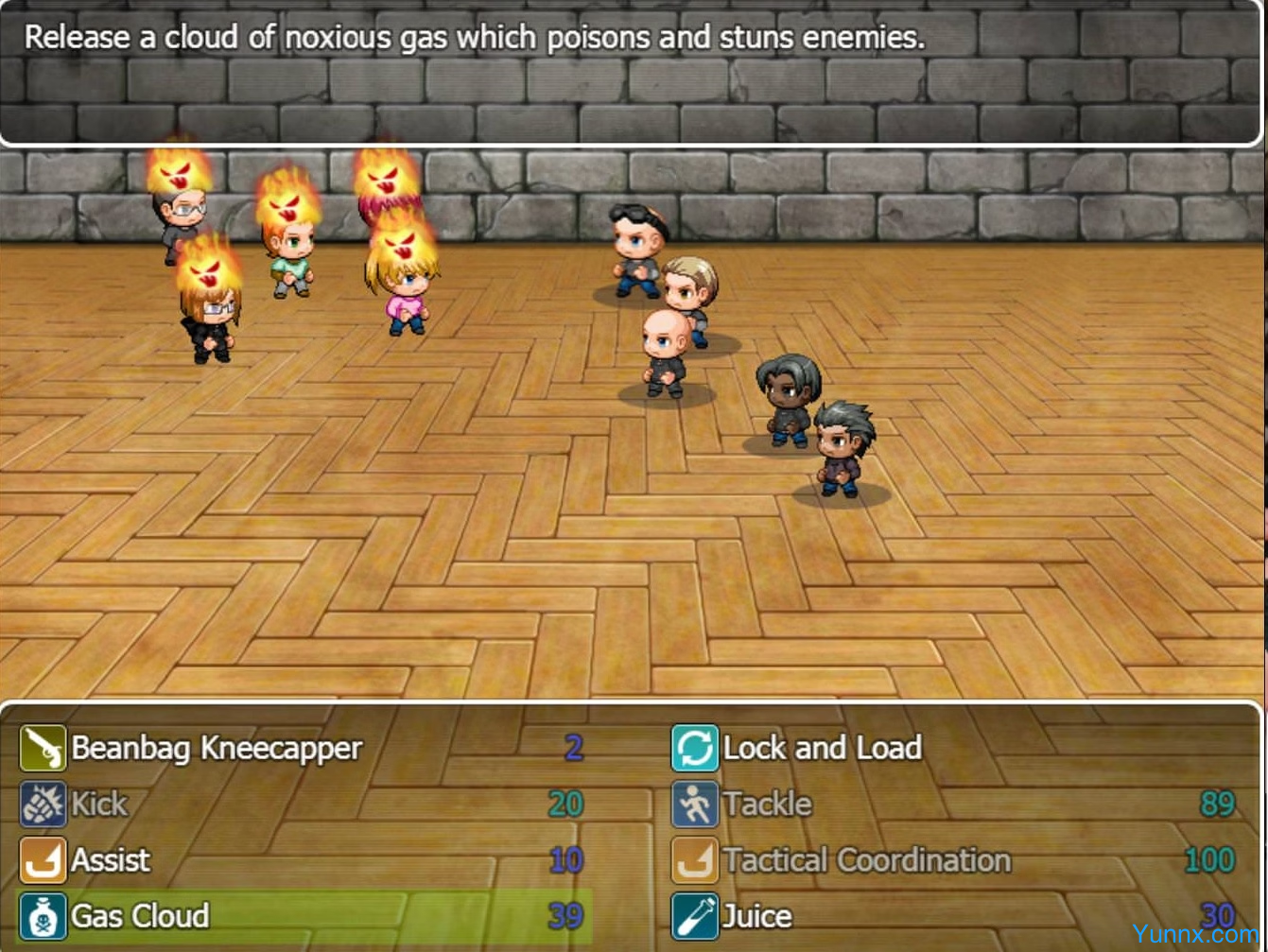The height and width of the screenshot is (952, 1268).
Task: Select the Juice skill
Action: 756,916
